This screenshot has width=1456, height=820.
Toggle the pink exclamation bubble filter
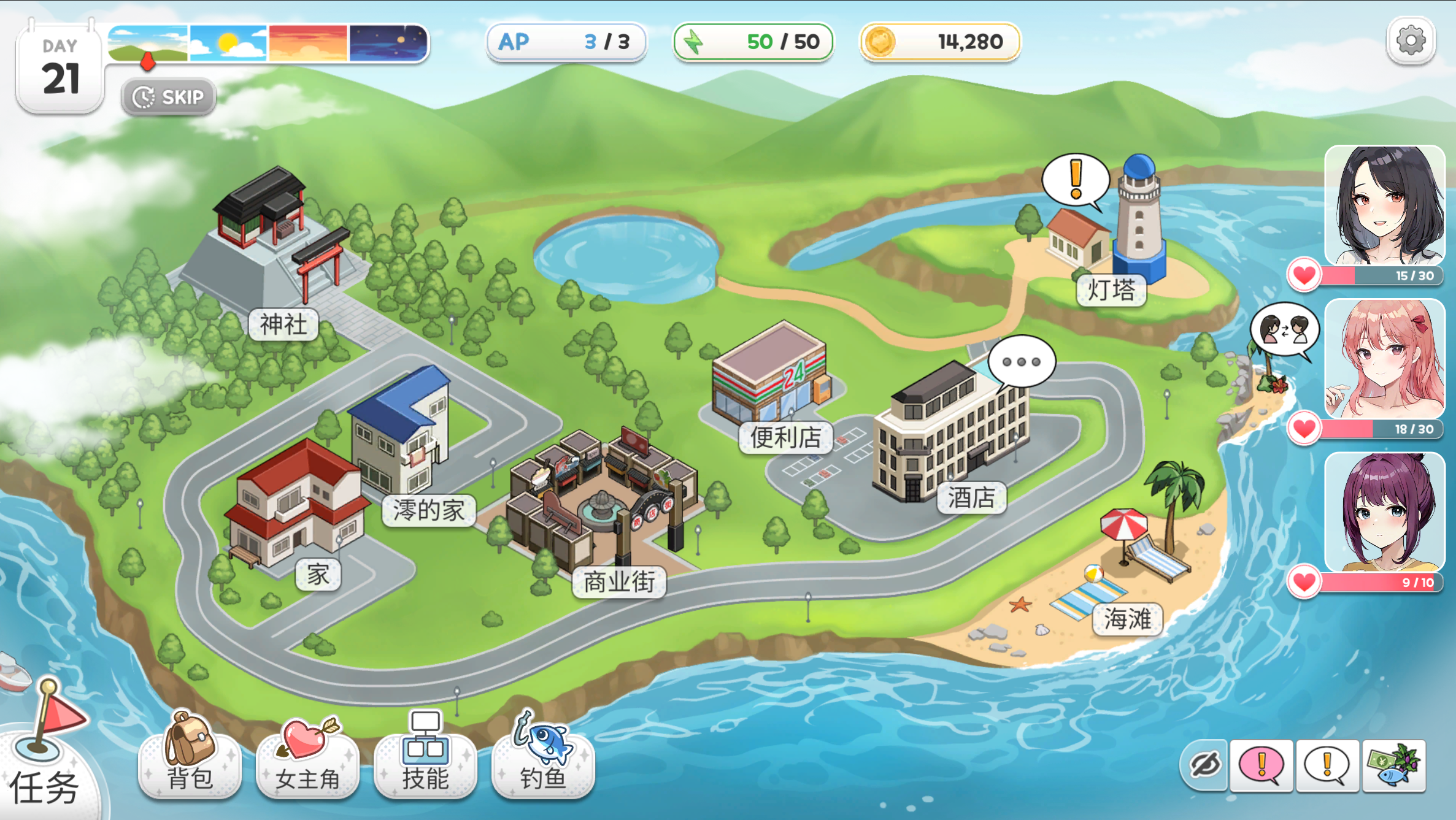[x=1261, y=765]
